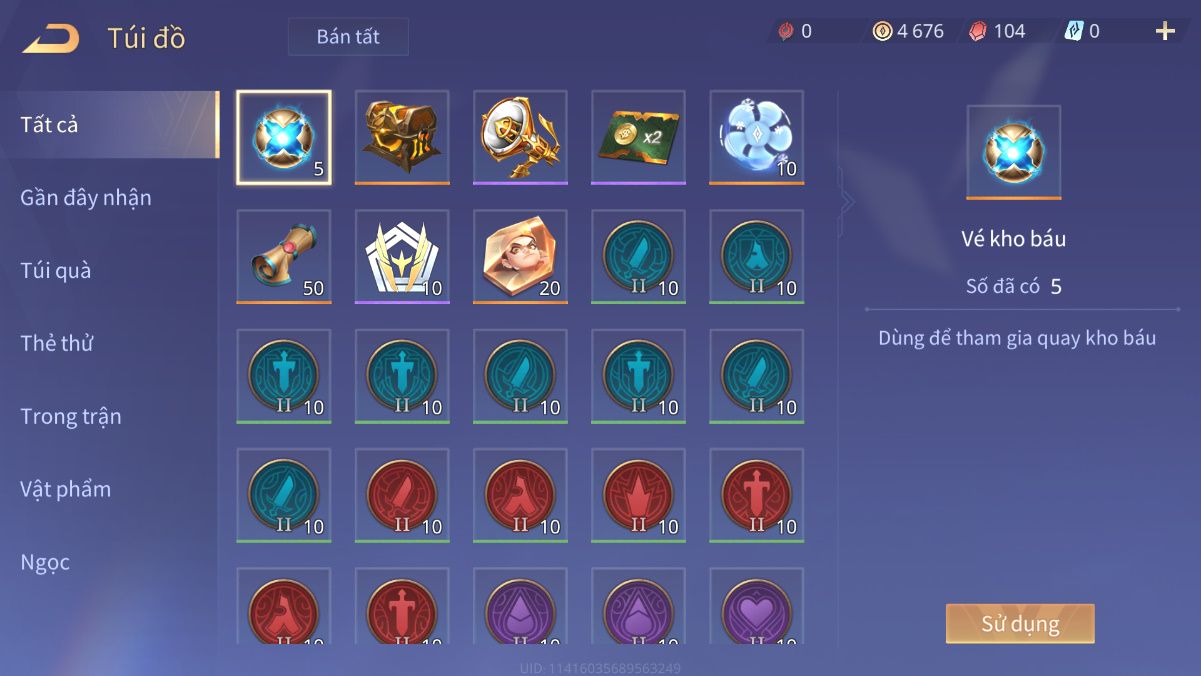This screenshot has height=676, width=1201.
Task: Select the winged star rank emblem item
Action: coord(402,256)
